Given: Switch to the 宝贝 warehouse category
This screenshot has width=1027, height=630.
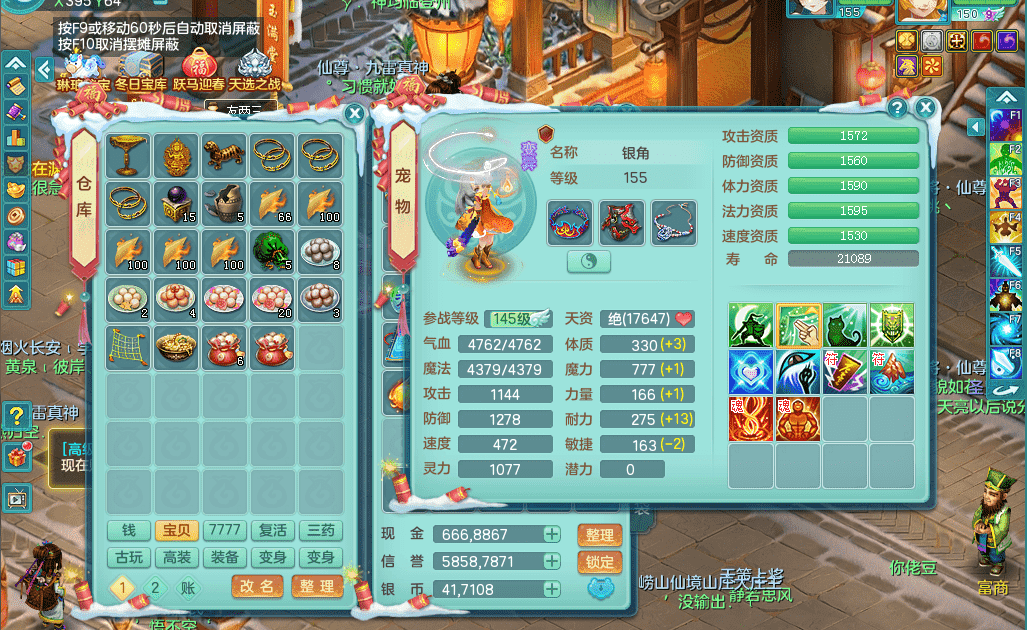Looking at the screenshot, I should click(175, 530).
